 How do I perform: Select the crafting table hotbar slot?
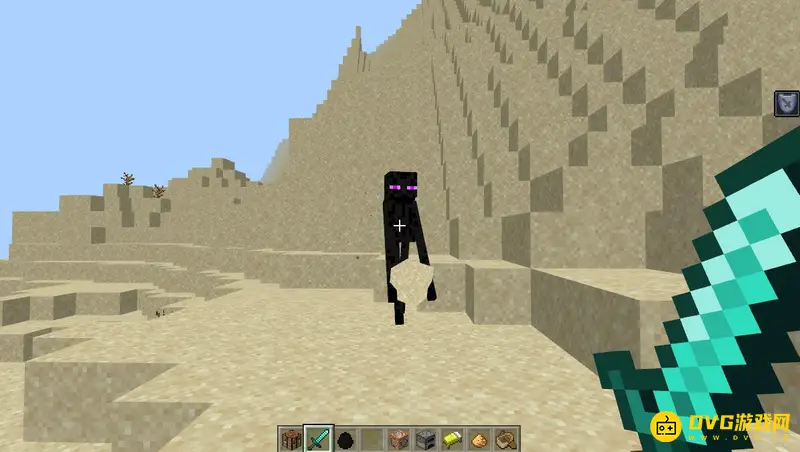290,438
